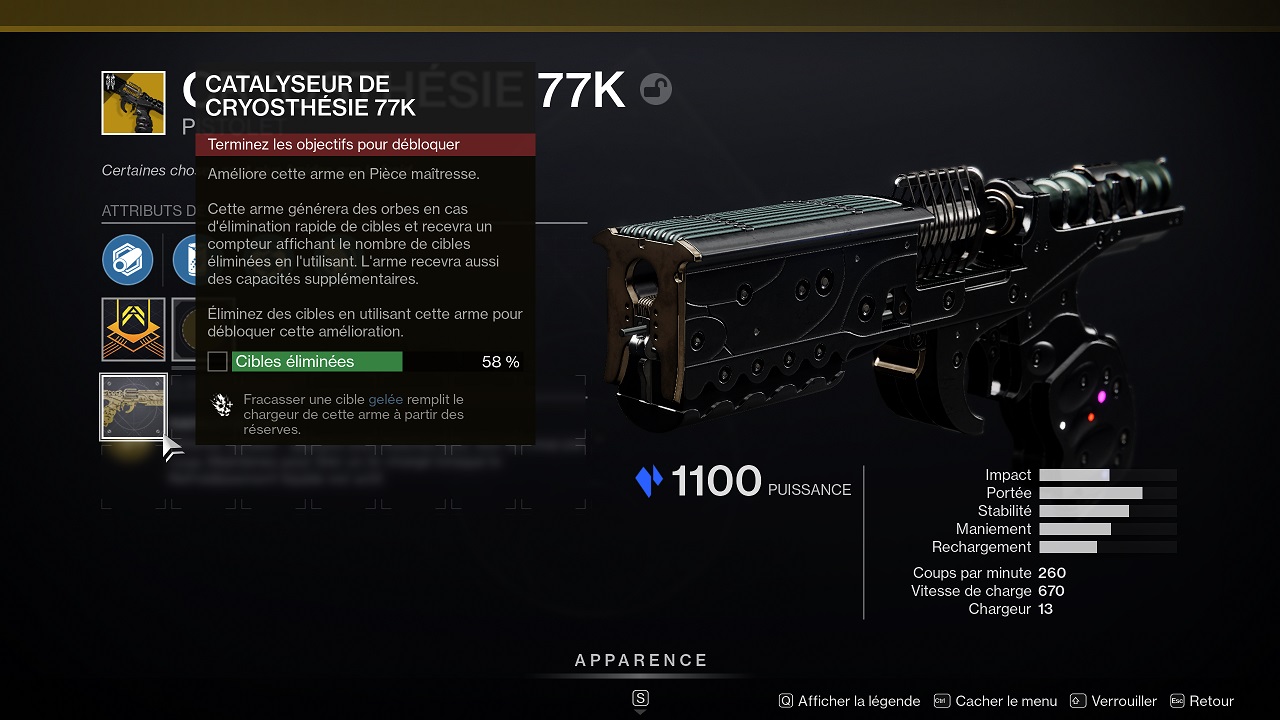Click the blue barrel perk icon
This screenshot has width=1280, height=720.
128,260
